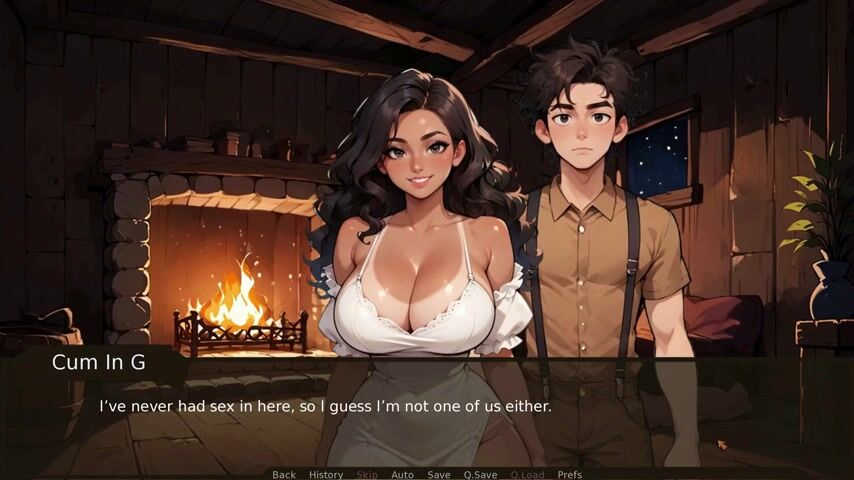Toggle Skip mode in the quick menu
This screenshot has width=854, height=480.
click(367, 474)
